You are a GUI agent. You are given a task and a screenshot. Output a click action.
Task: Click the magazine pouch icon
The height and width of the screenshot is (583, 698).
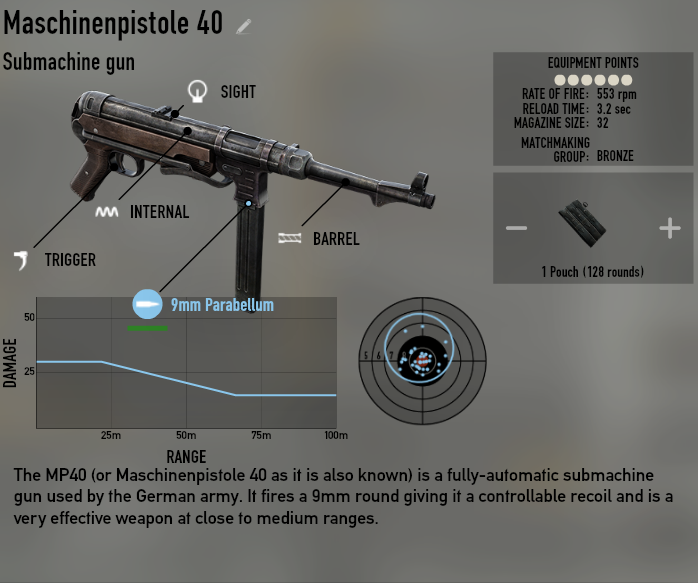583,226
